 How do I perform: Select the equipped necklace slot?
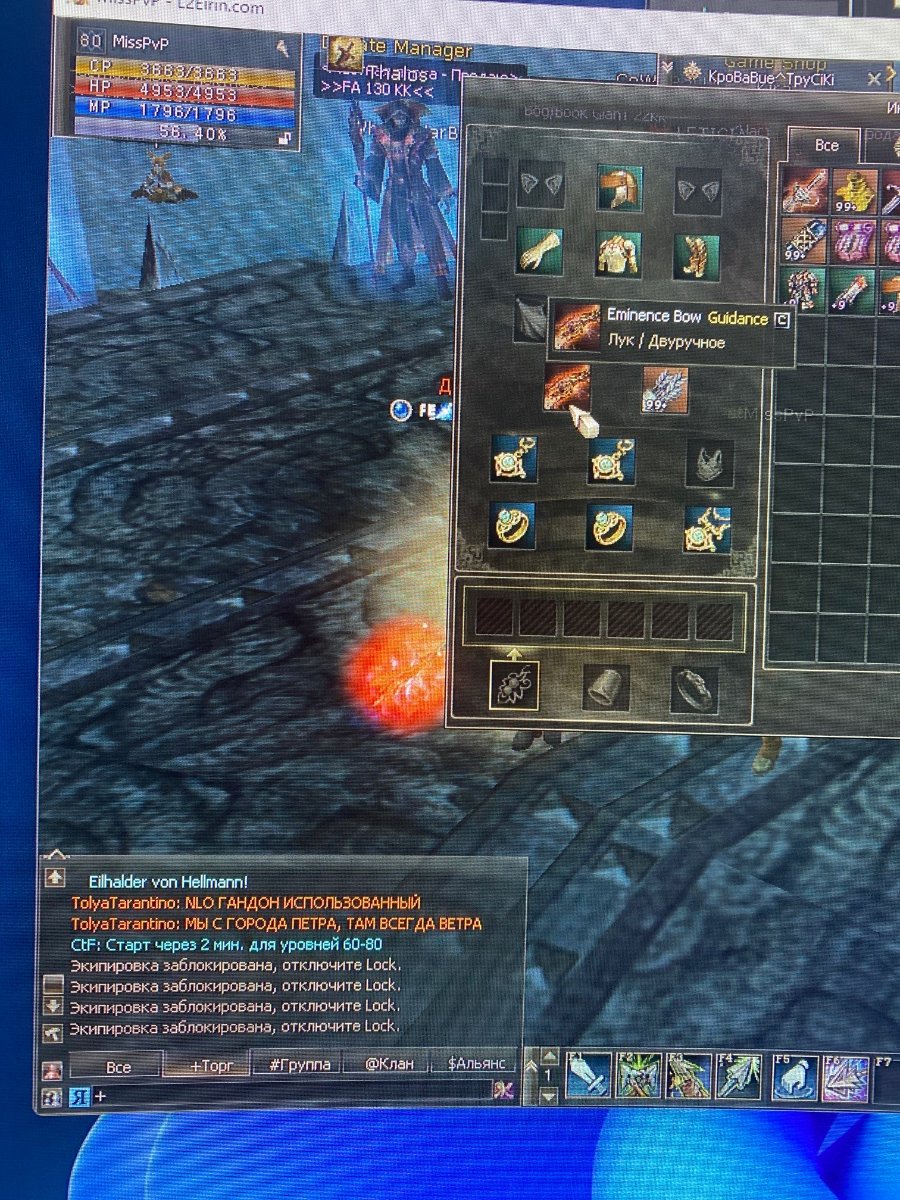(708, 529)
